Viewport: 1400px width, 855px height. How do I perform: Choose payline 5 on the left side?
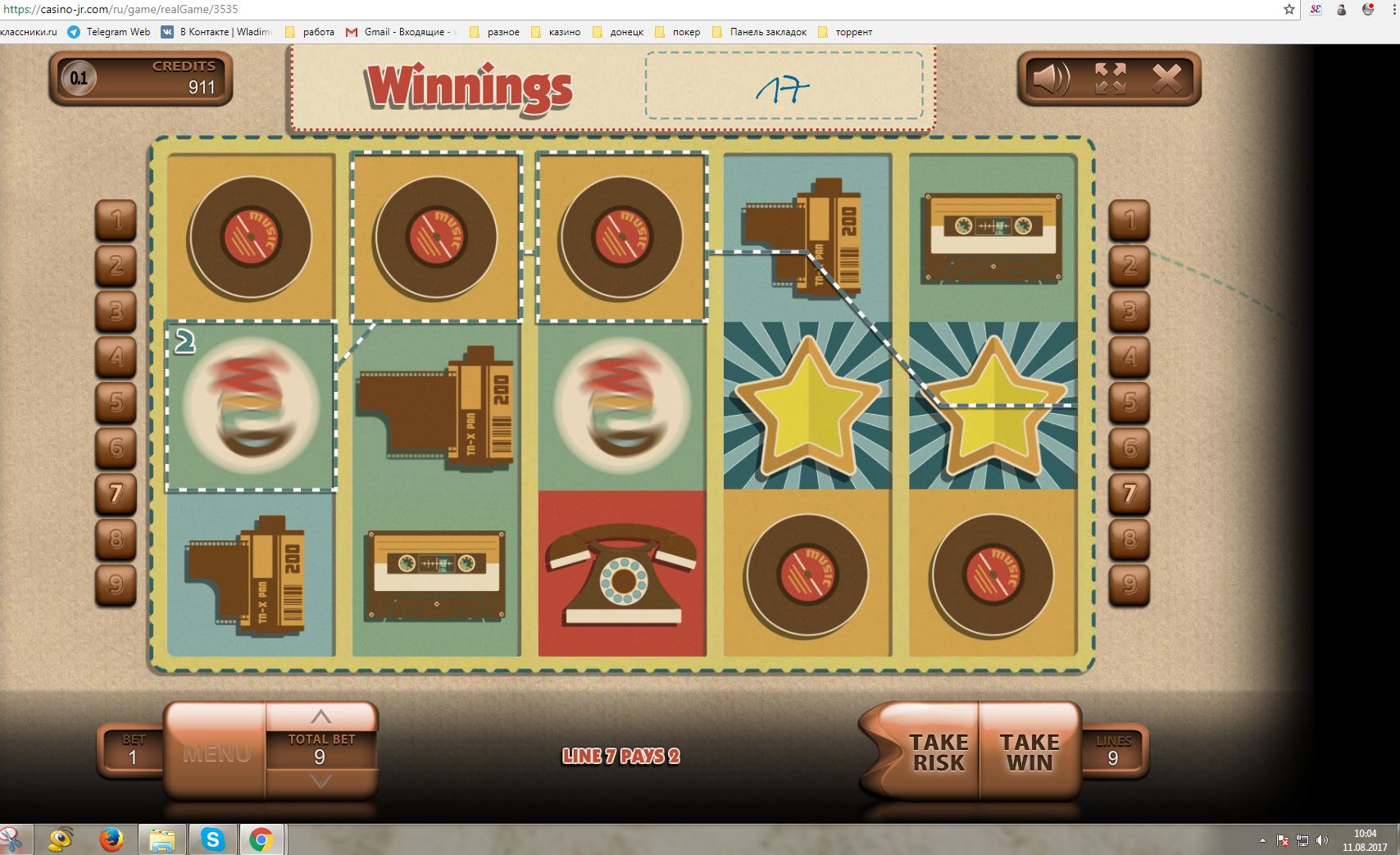pos(116,402)
